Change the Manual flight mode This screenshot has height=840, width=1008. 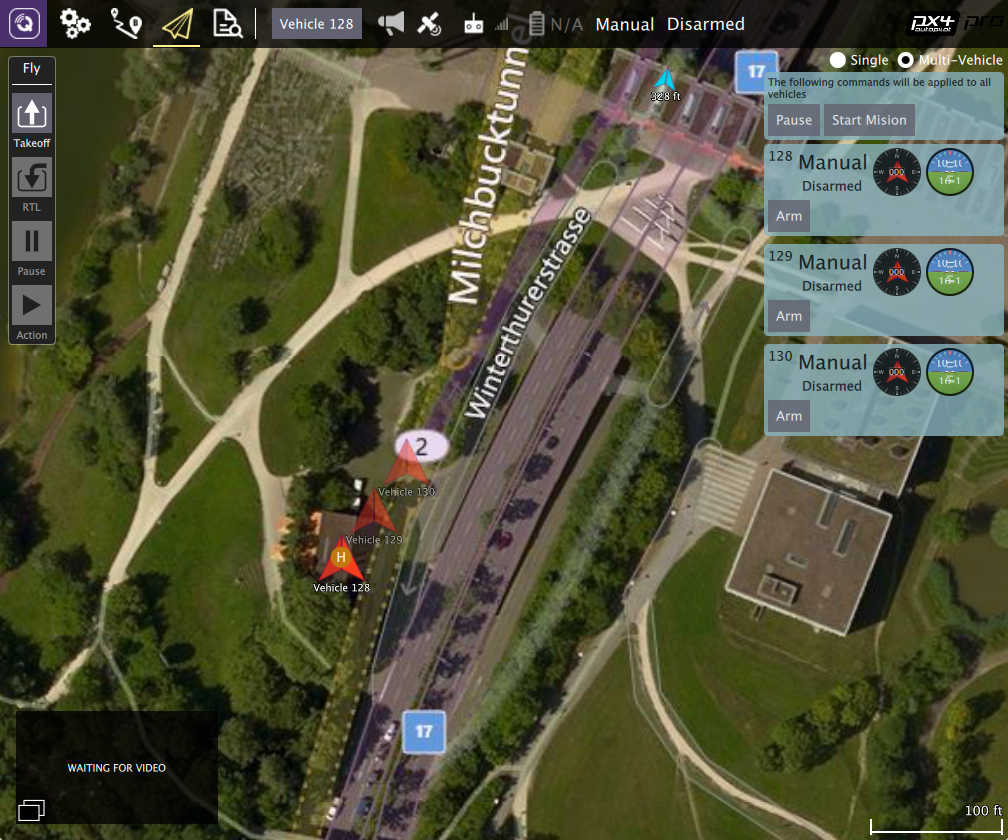pyautogui.click(x=625, y=24)
